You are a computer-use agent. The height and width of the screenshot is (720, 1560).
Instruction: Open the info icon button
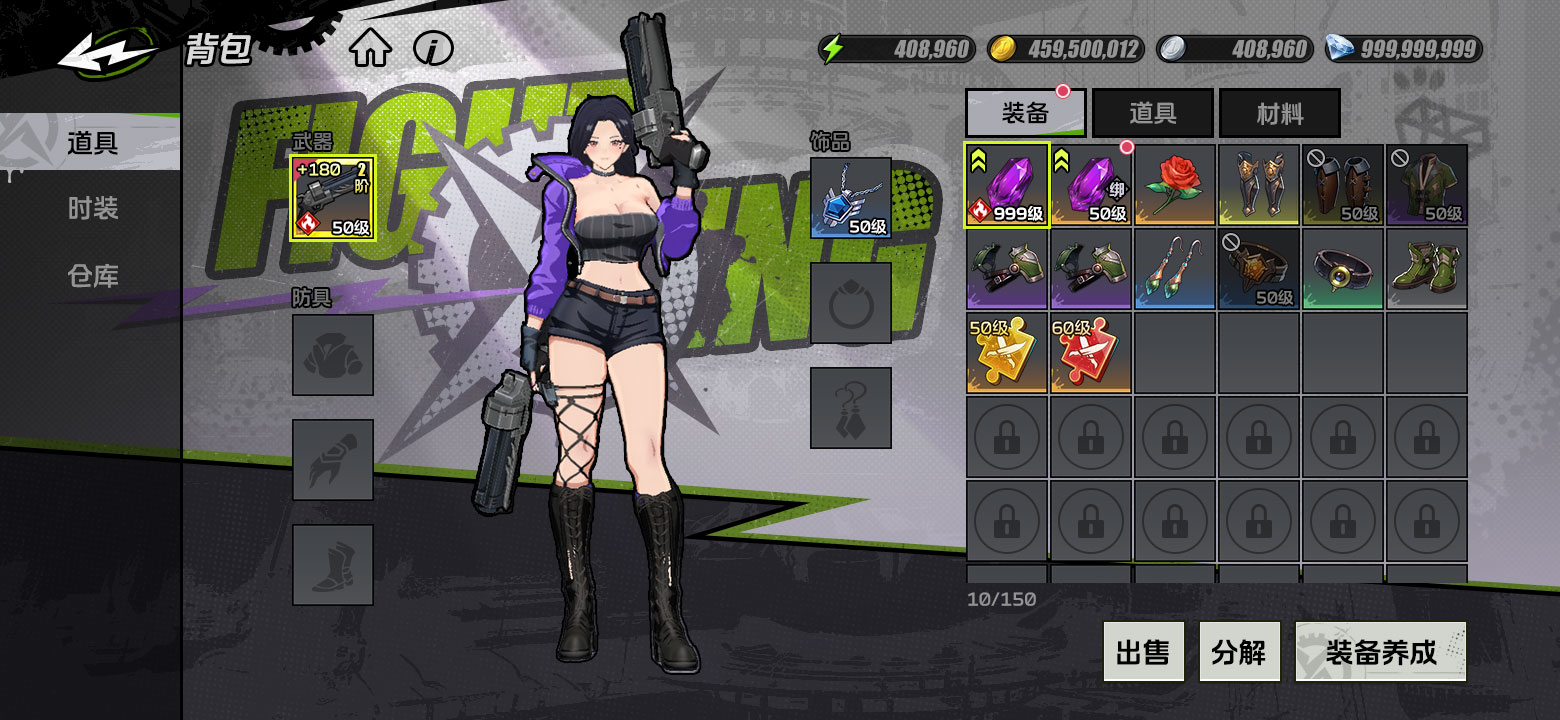pyautogui.click(x=434, y=48)
